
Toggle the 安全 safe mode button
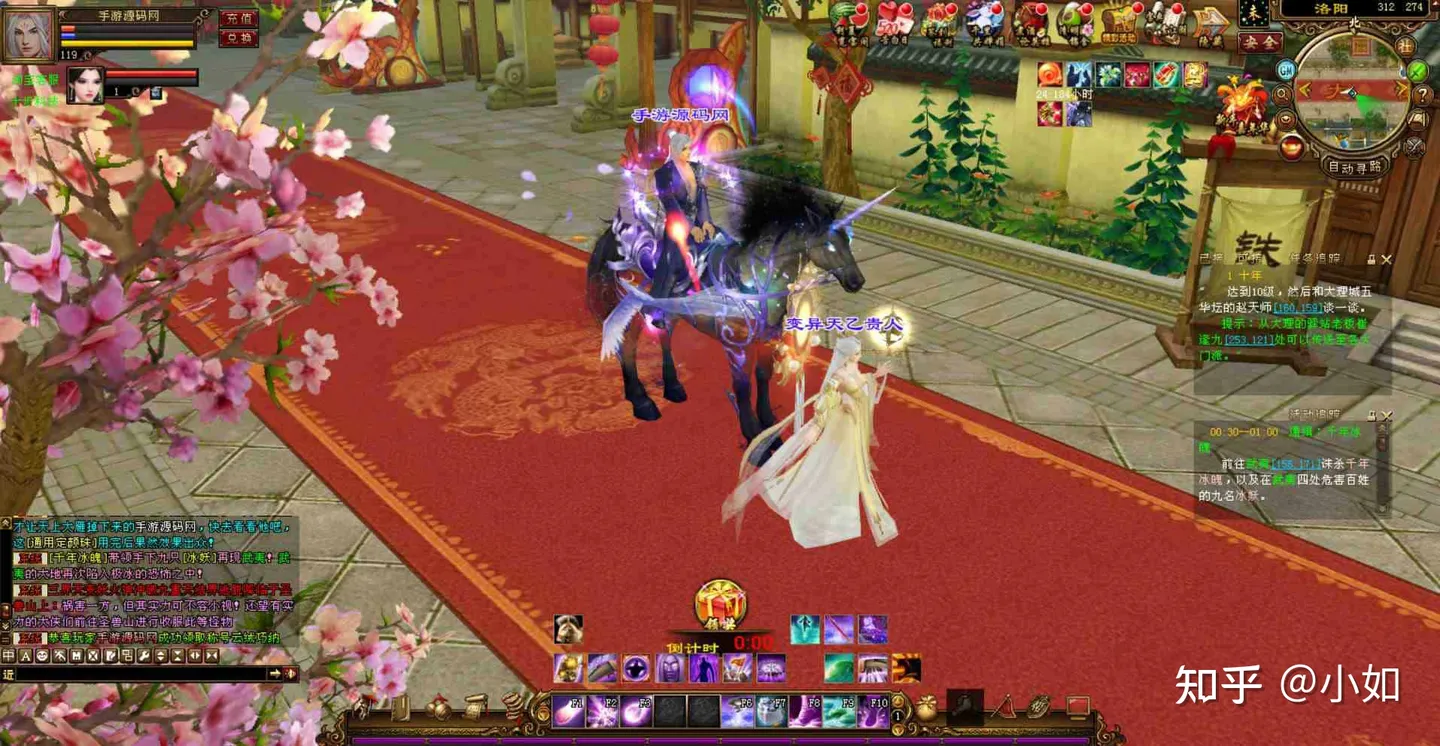tap(1260, 43)
